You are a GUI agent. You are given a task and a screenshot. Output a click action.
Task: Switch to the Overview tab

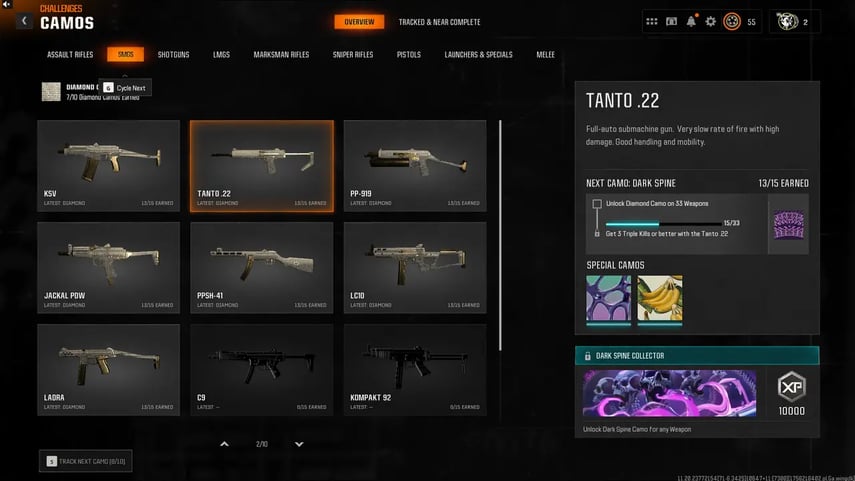point(359,22)
